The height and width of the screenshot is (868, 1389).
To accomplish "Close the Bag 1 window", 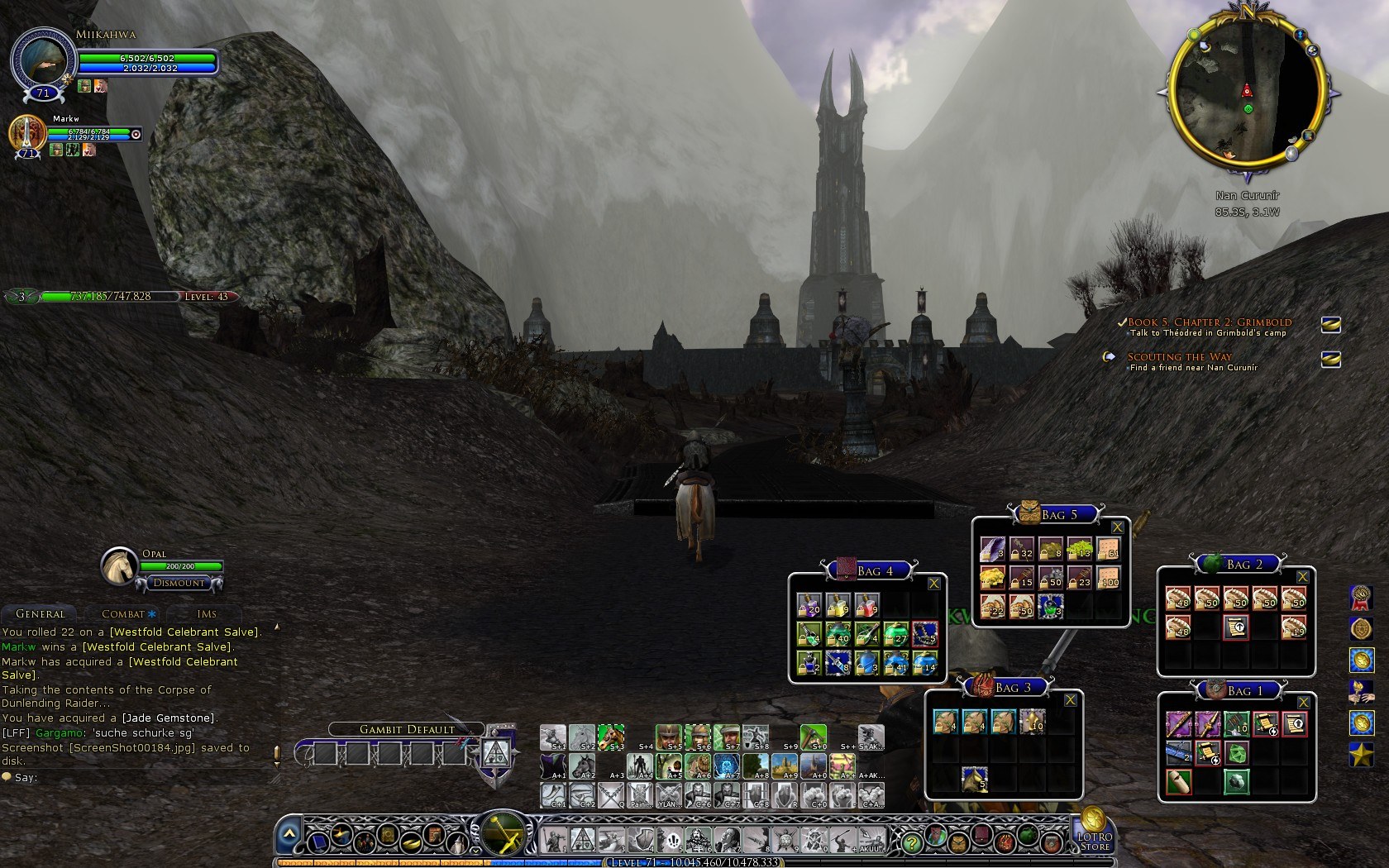I will pyautogui.click(x=1303, y=702).
